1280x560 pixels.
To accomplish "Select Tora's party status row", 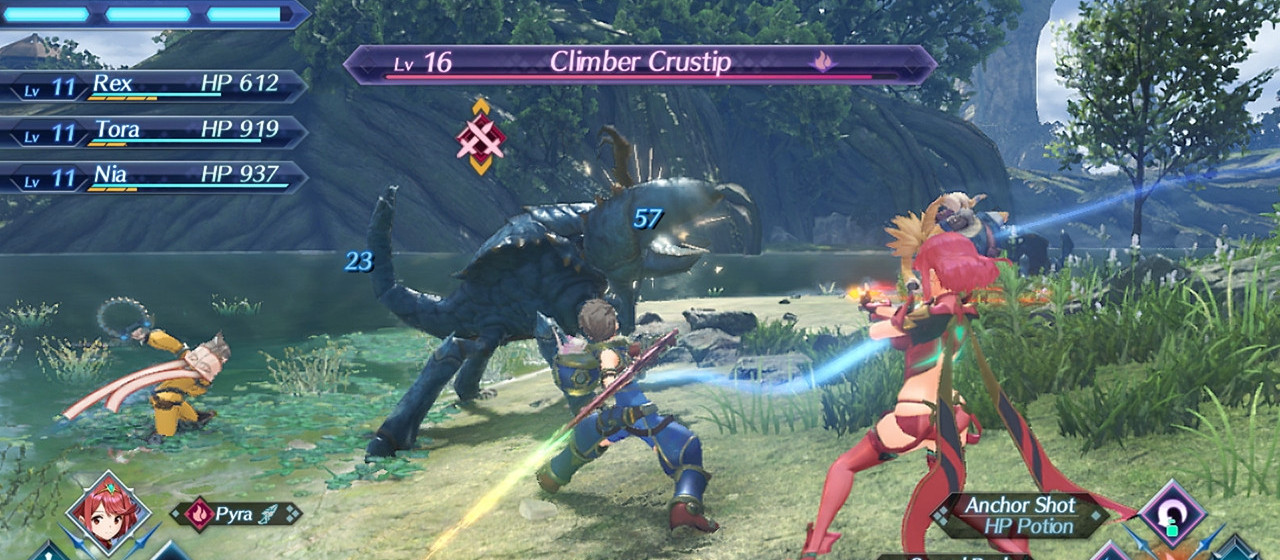I will tap(152, 132).
